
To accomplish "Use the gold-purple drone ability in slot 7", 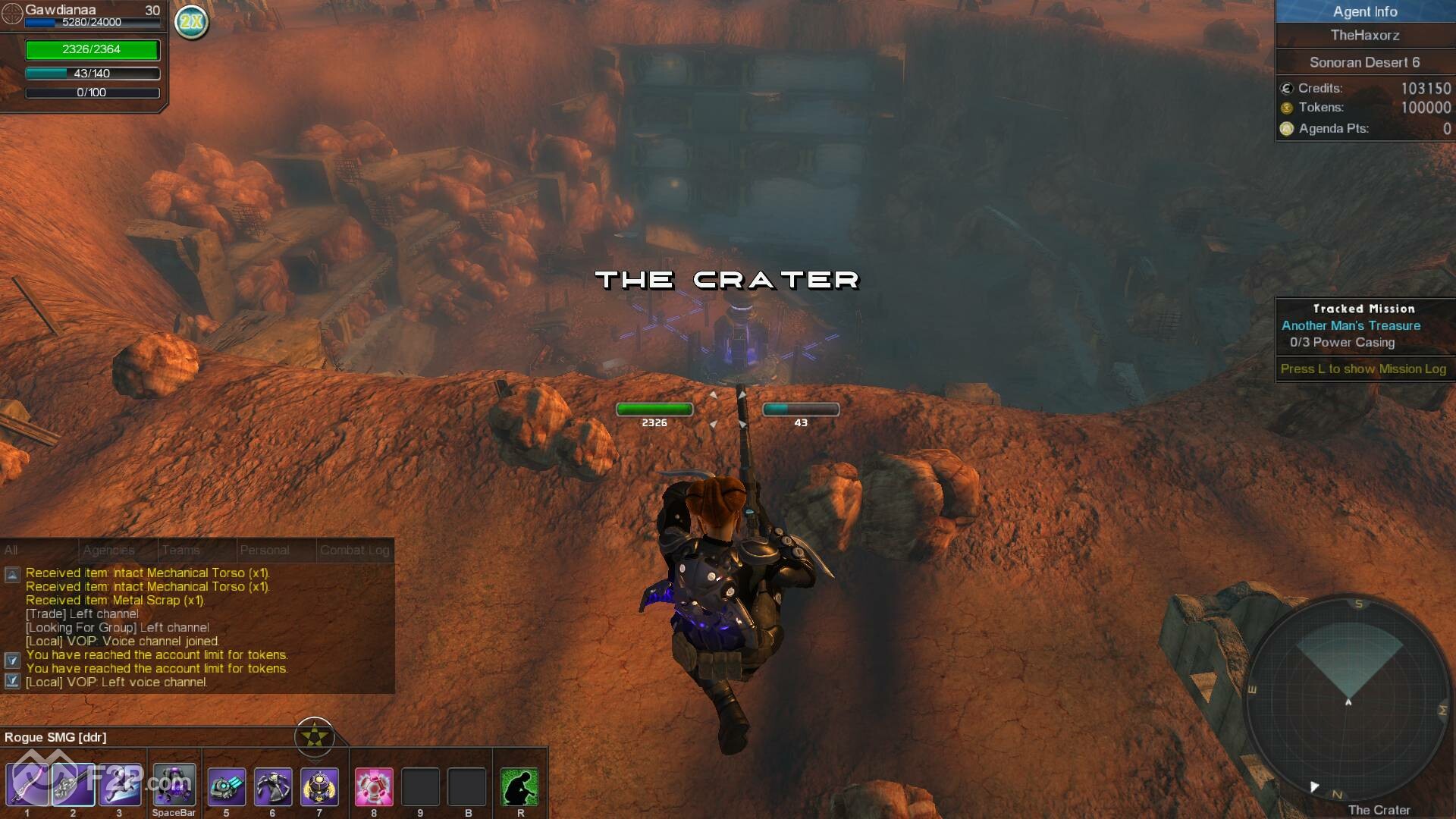I will click(319, 786).
